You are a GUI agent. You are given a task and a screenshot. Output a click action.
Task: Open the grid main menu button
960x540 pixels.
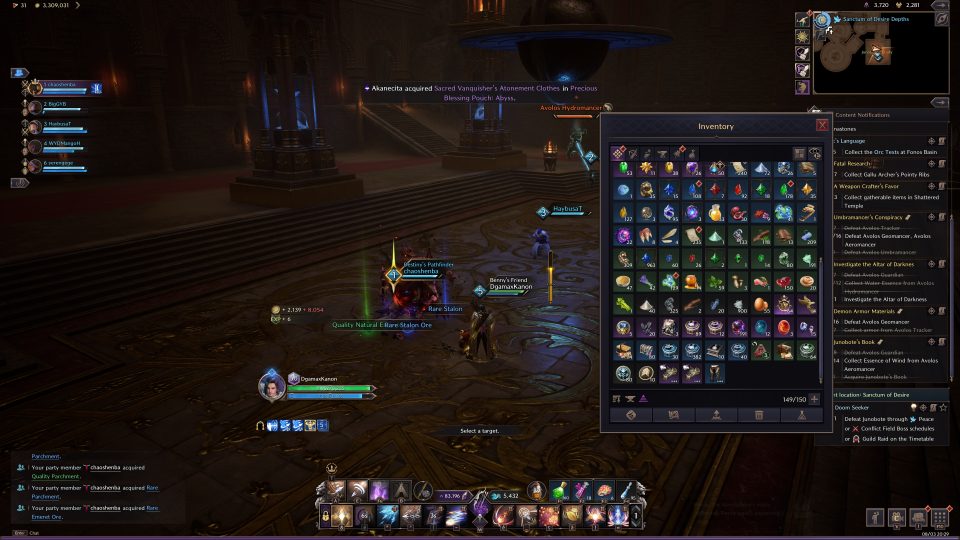[939, 517]
